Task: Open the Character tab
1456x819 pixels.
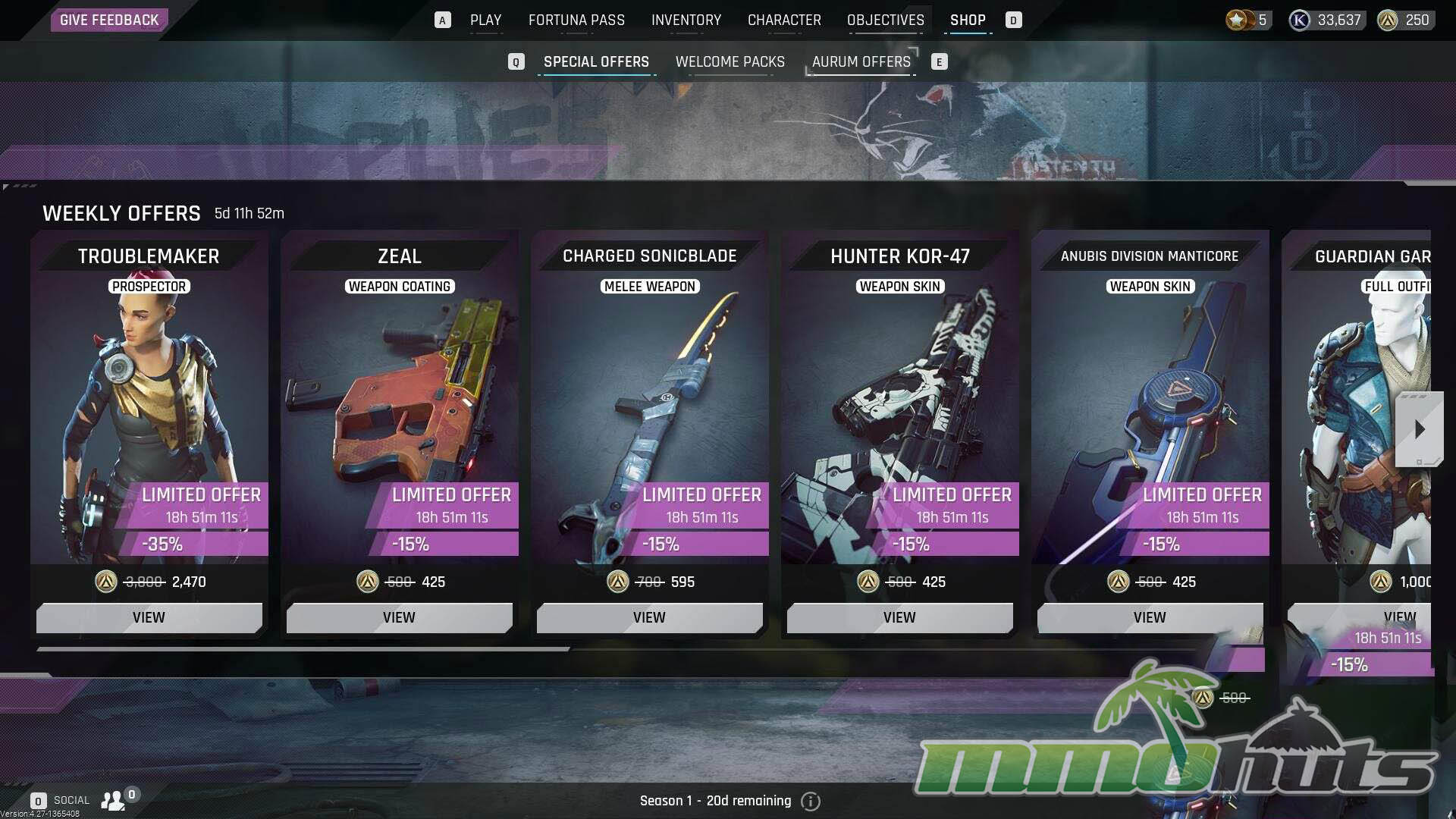Action: (x=784, y=20)
